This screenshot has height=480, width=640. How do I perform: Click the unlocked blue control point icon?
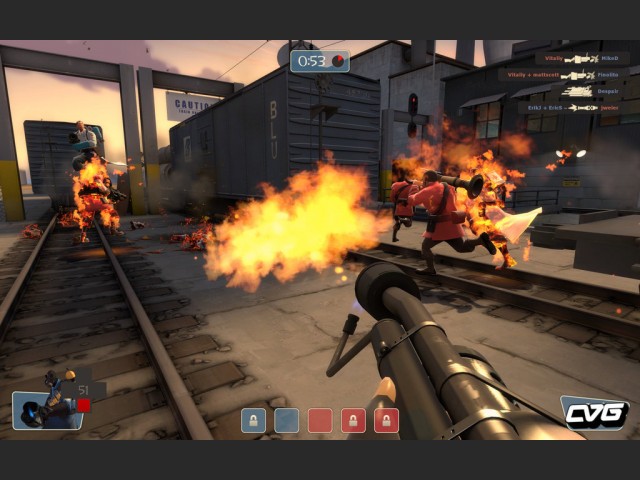click(x=287, y=420)
